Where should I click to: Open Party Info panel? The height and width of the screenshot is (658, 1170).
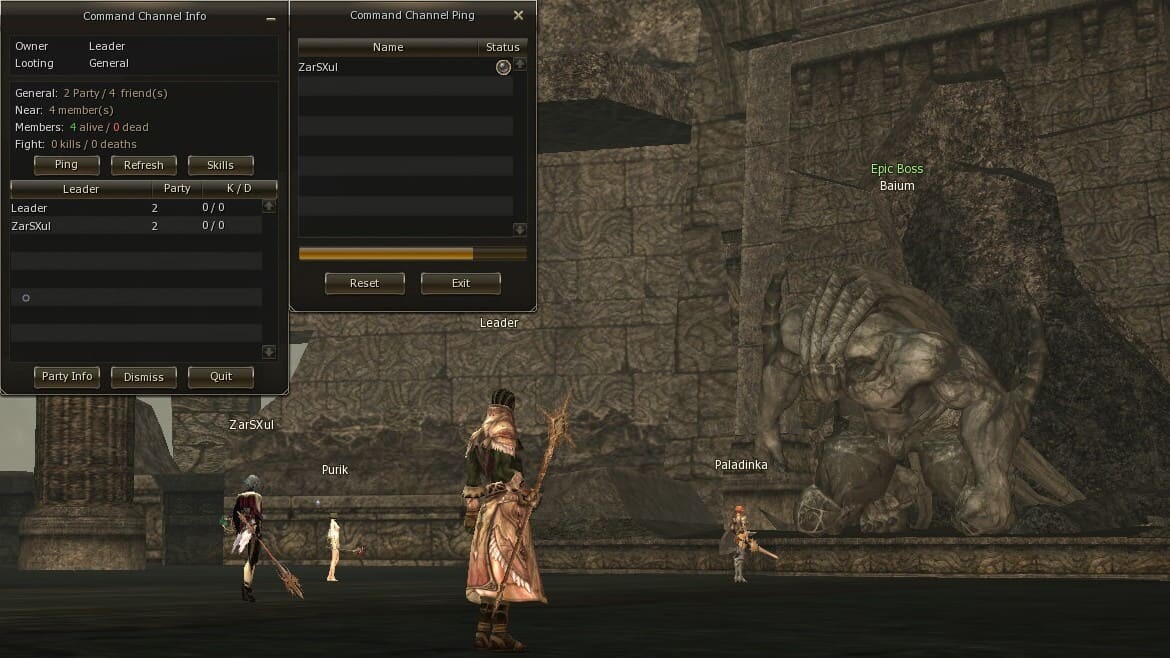(x=67, y=377)
